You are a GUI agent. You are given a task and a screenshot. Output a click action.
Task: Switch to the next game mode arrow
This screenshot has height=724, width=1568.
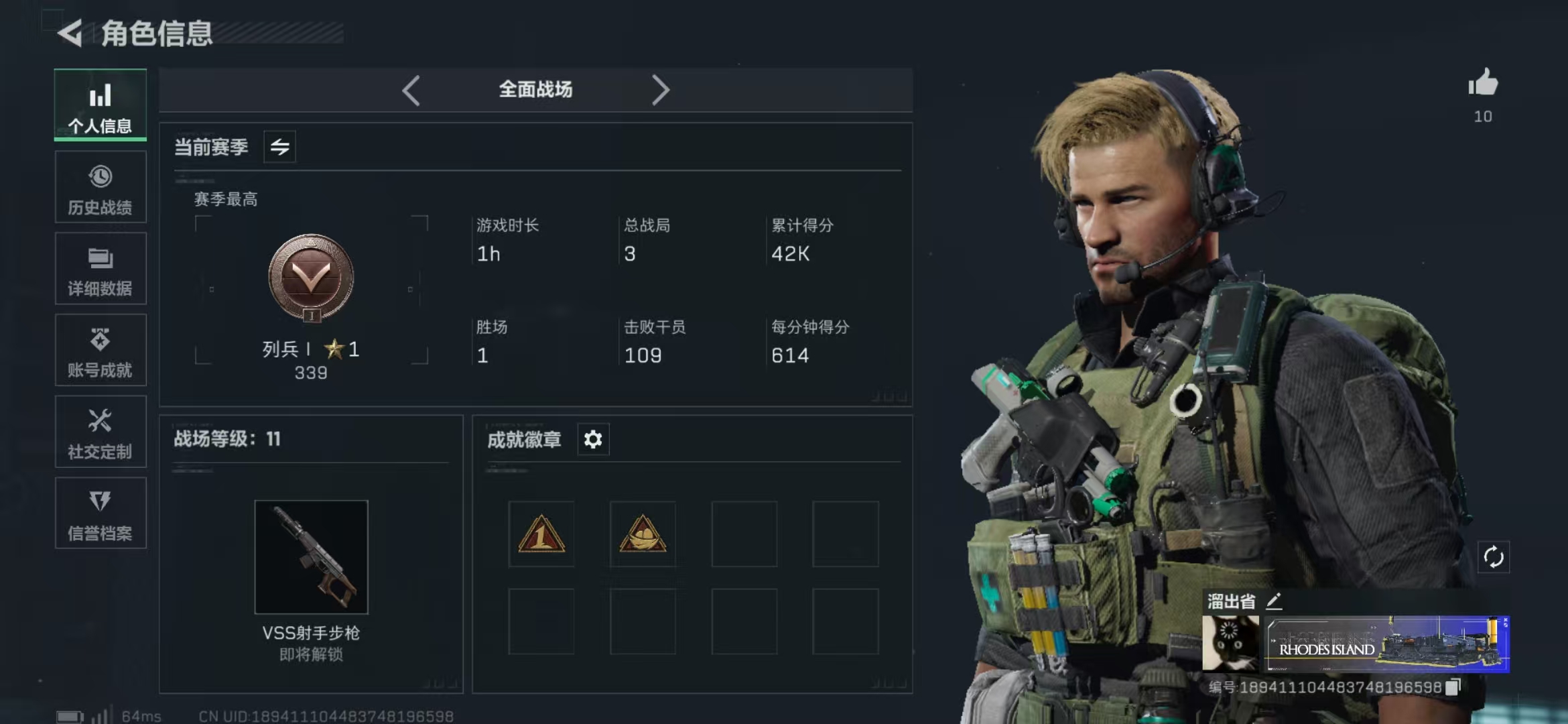[x=660, y=90]
